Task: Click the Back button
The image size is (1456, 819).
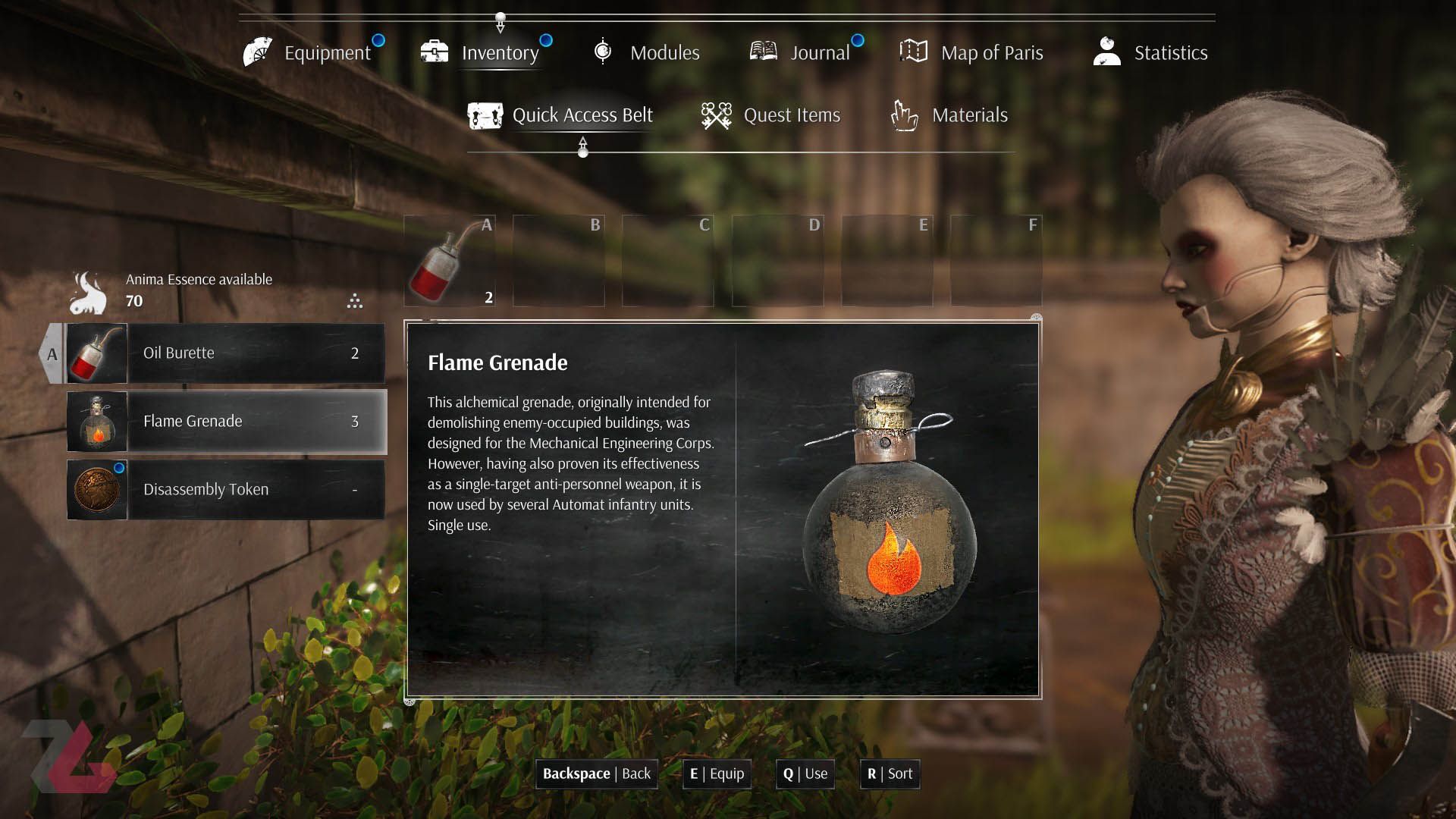Action: point(597,774)
